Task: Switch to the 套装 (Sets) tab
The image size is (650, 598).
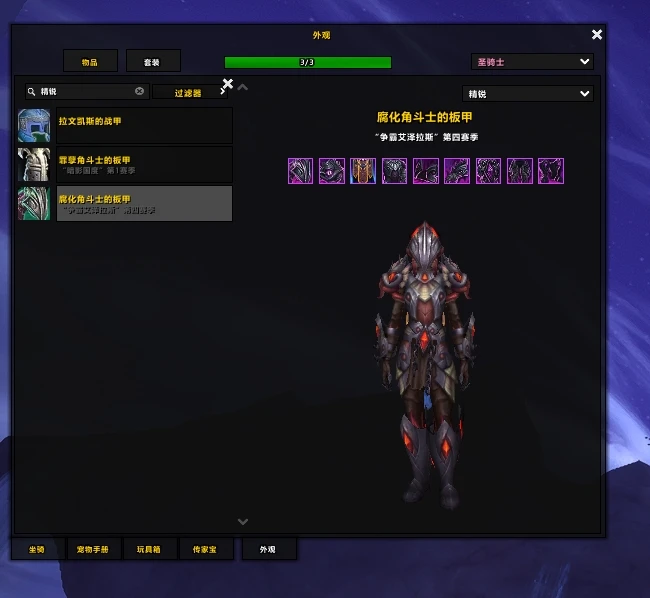Action: point(152,62)
